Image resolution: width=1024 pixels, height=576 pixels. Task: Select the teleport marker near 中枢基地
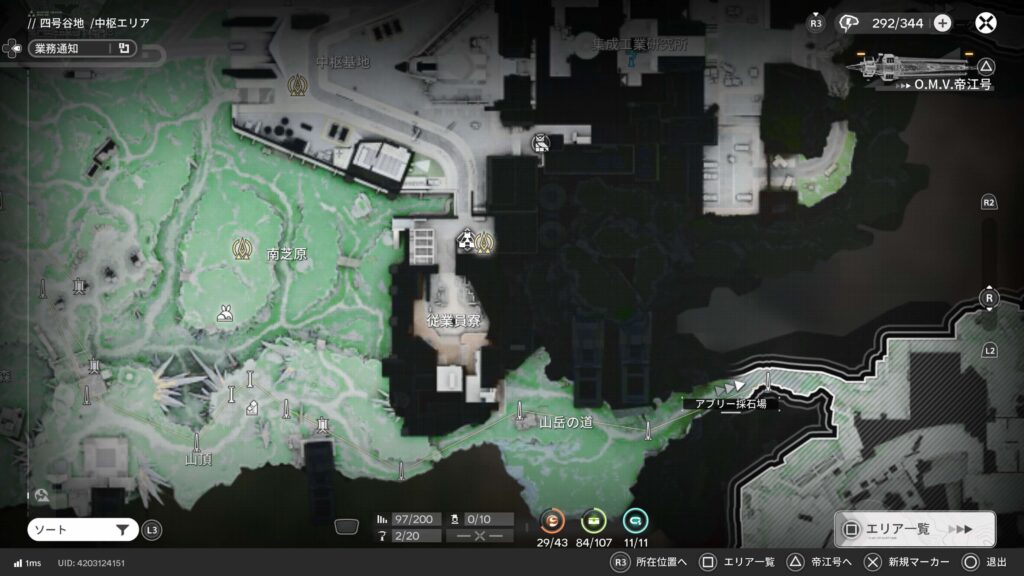296,86
